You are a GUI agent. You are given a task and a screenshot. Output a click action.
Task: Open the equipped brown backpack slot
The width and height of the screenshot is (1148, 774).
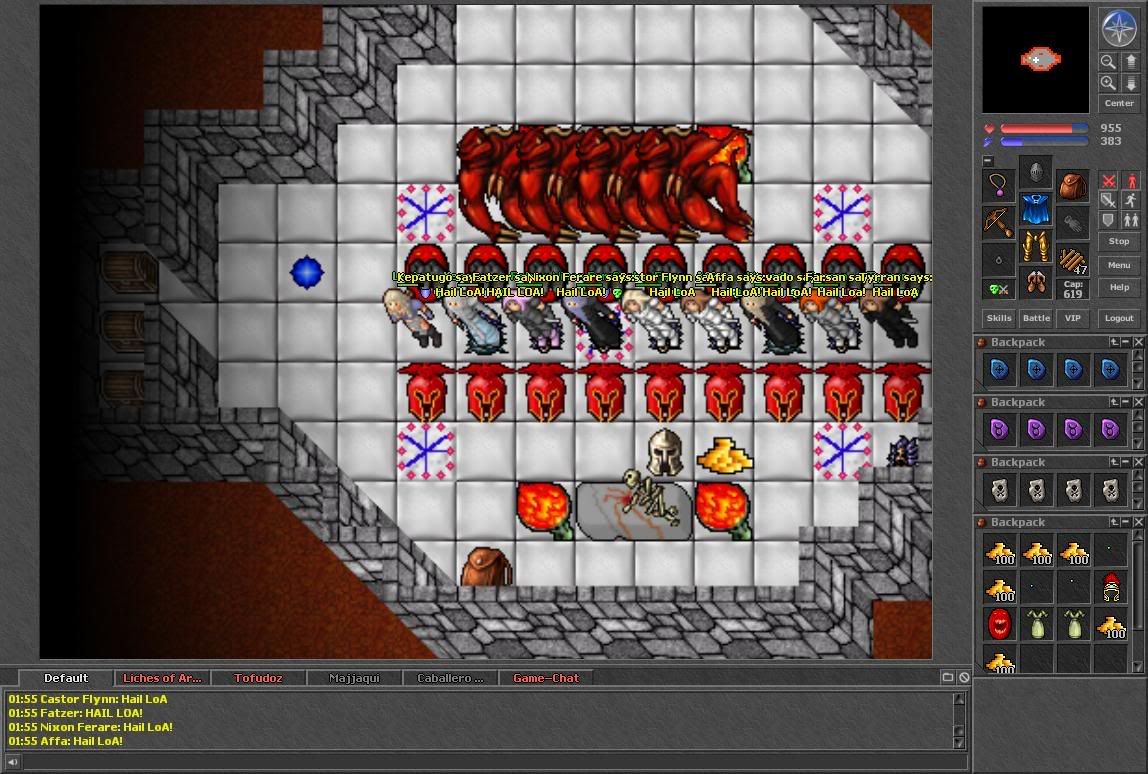tap(1073, 186)
